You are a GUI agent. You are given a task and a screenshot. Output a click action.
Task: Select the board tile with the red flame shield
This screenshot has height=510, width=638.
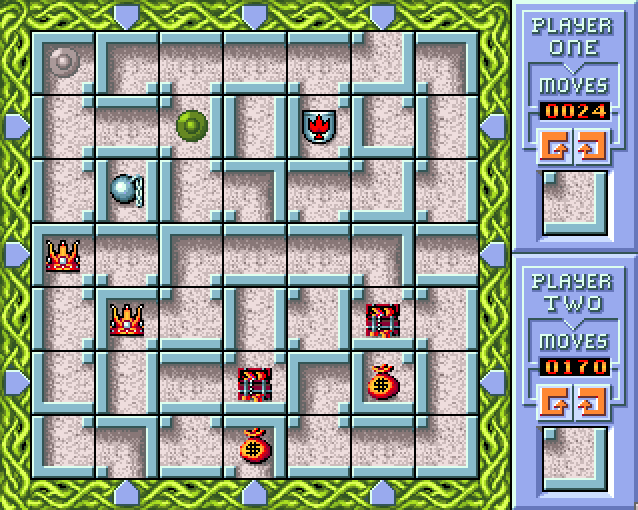point(319,126)
